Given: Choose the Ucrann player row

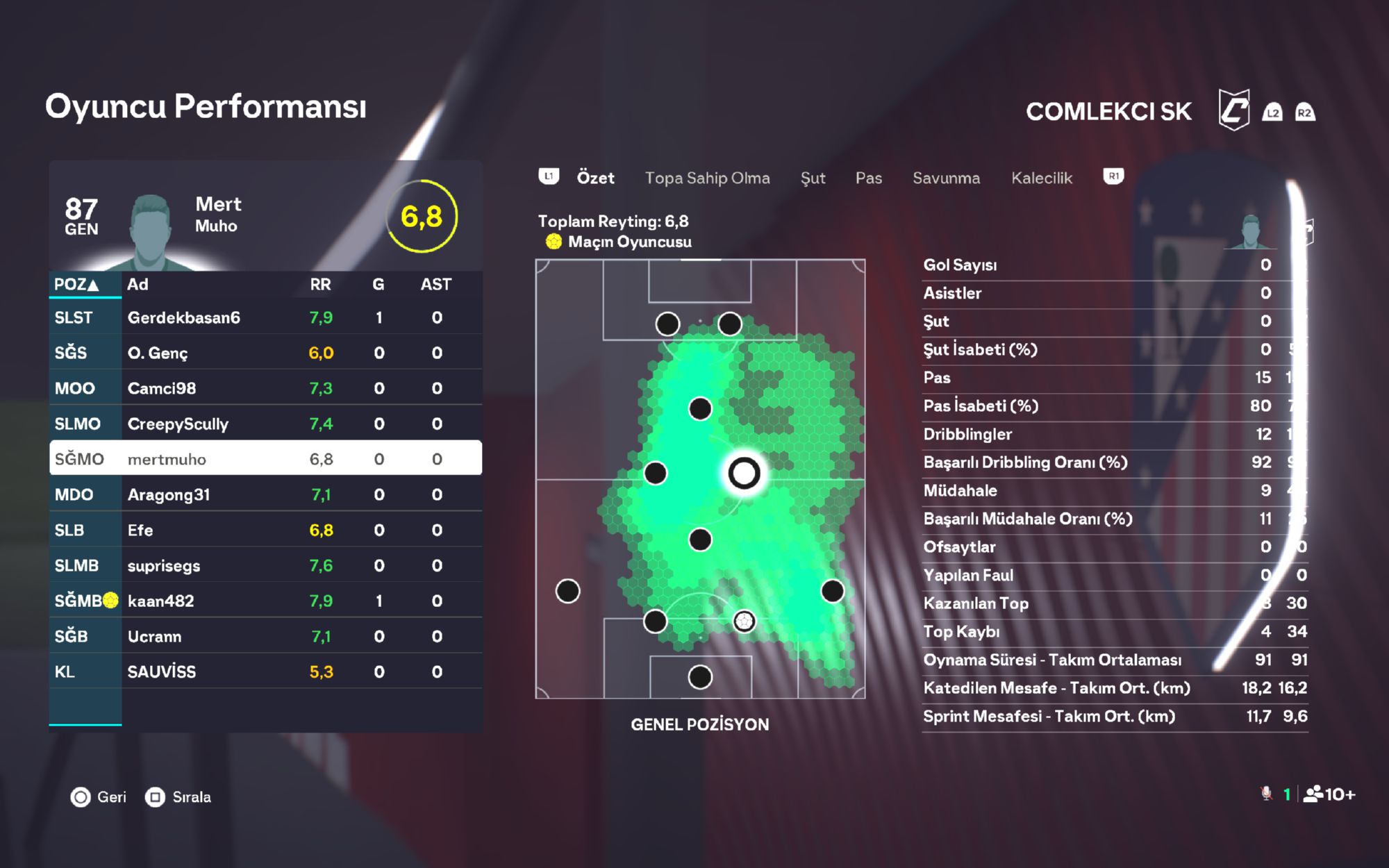Looking at the screenshot, I should click(x=265, y=636).
